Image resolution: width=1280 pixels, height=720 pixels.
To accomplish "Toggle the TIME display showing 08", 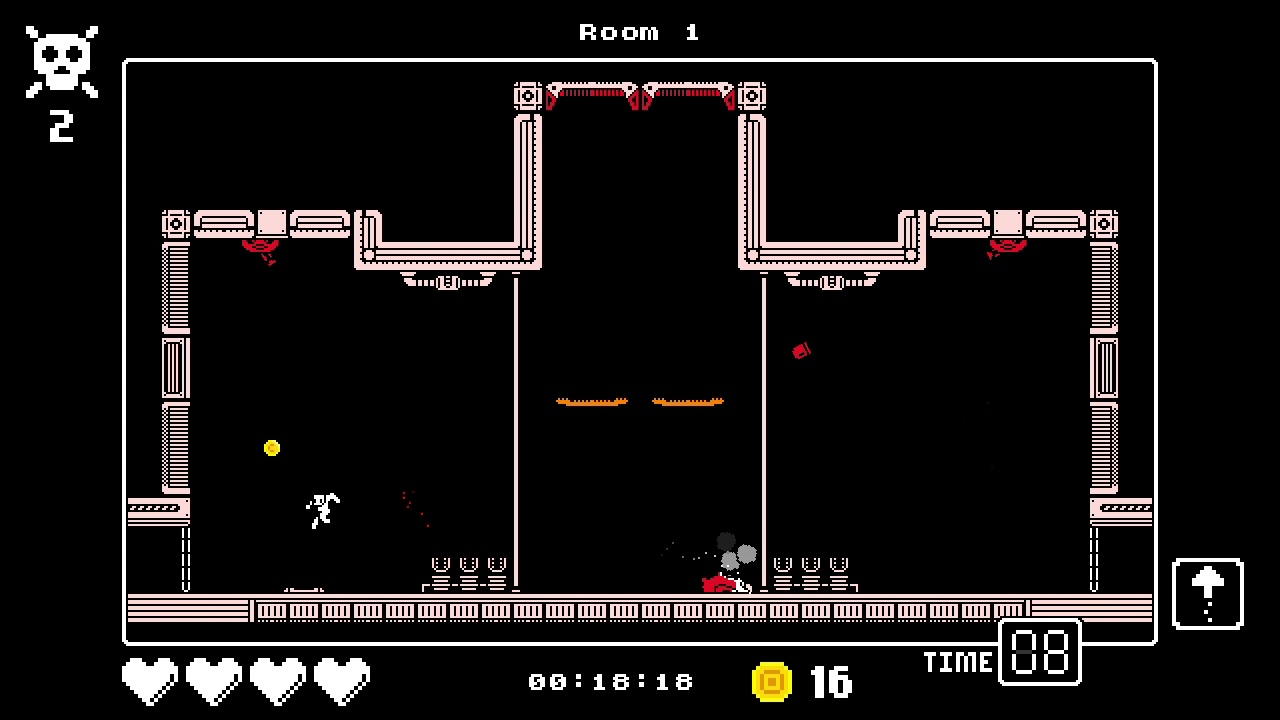I will pos(1039,653).
